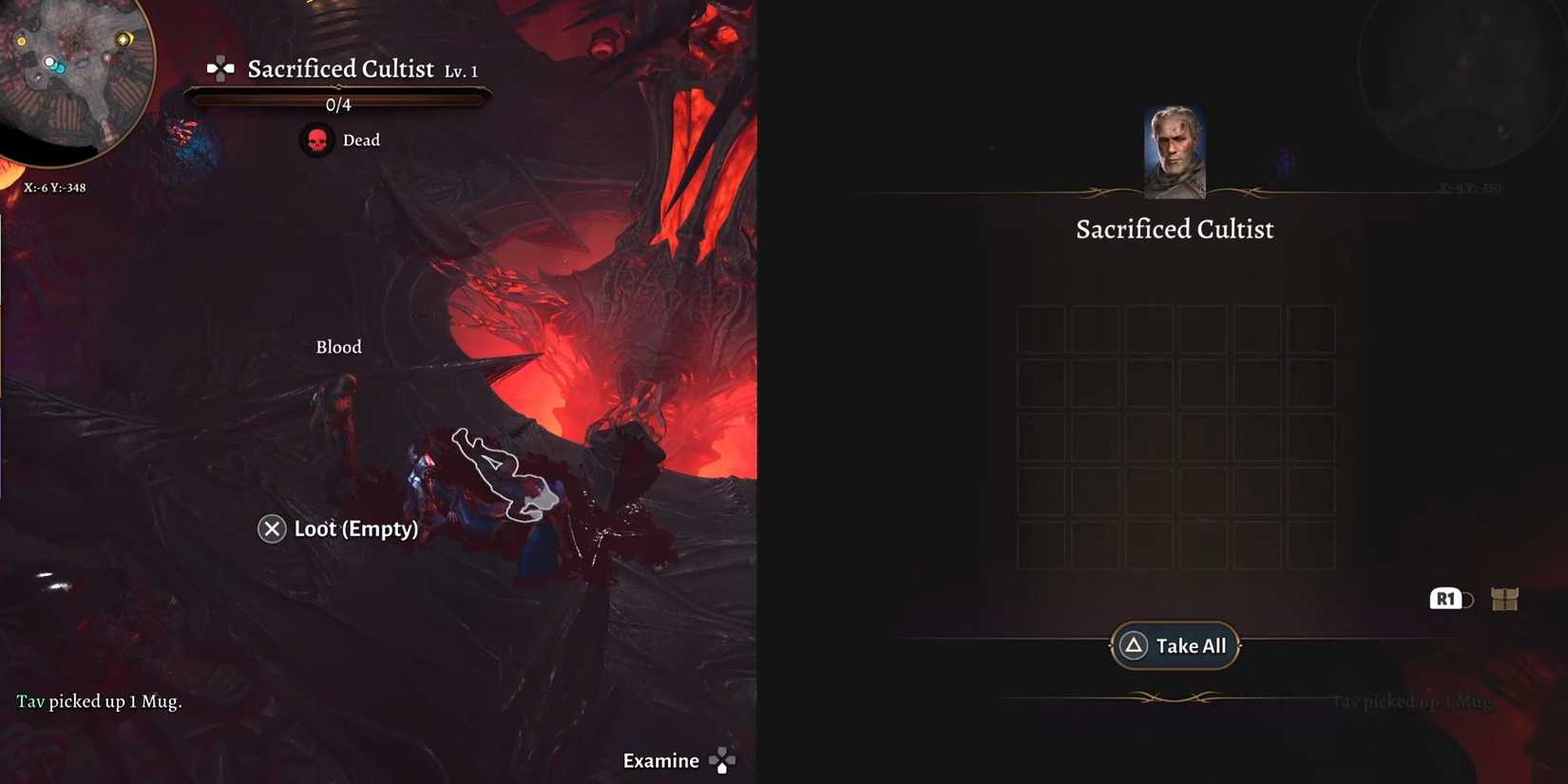Click the Examine label

(x=660, y=760)
